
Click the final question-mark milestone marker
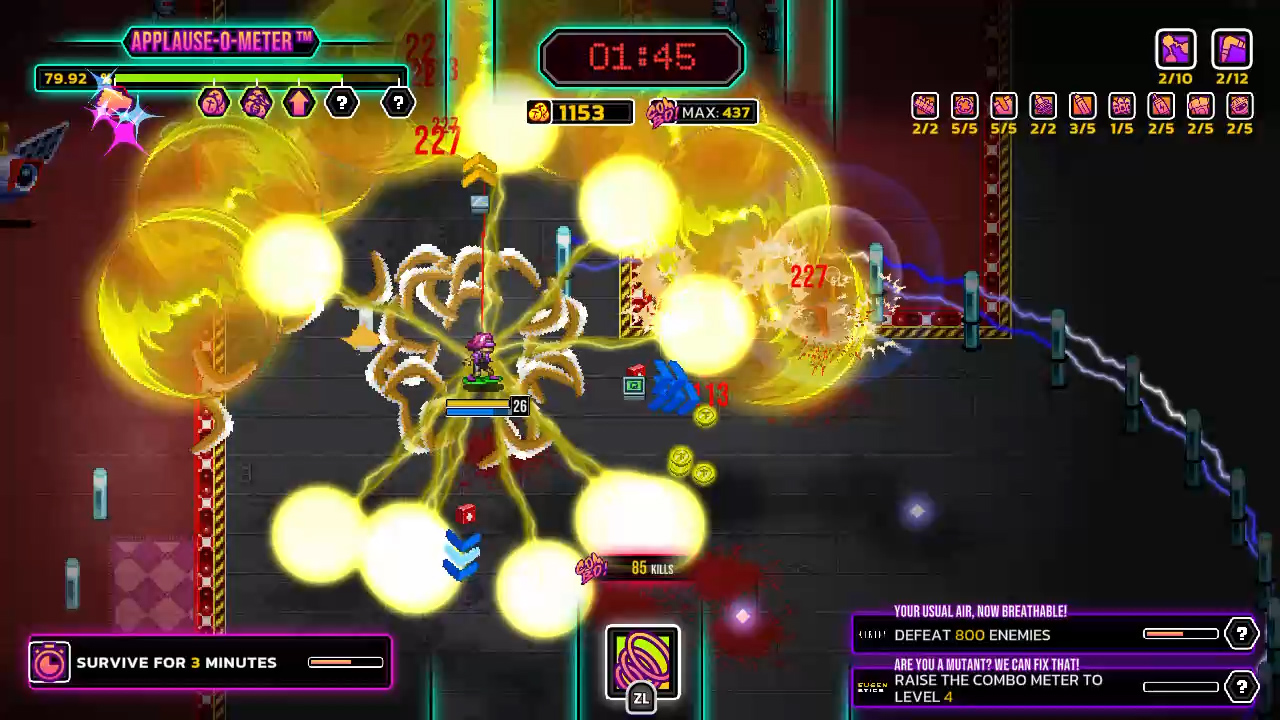(x=397, y=103)
